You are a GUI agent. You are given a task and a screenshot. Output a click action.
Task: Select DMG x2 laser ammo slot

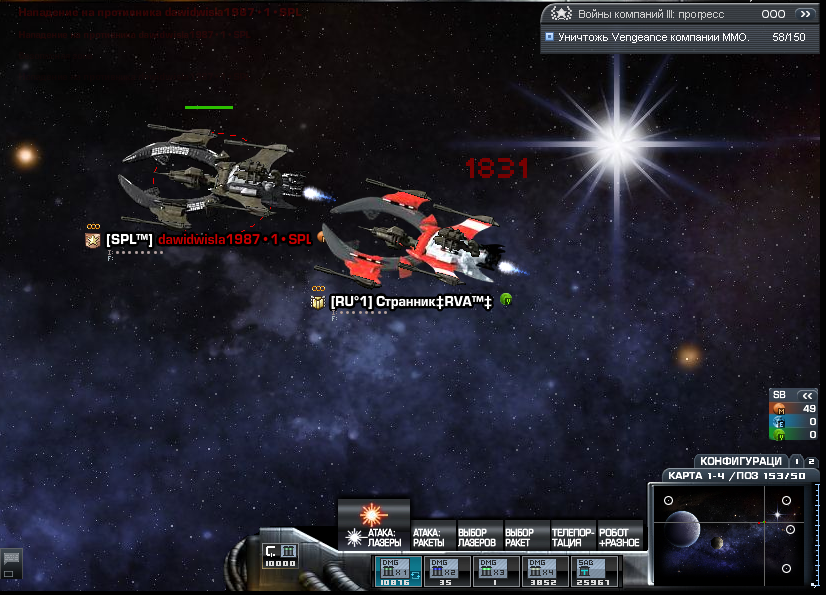click(x=446, y=571)
